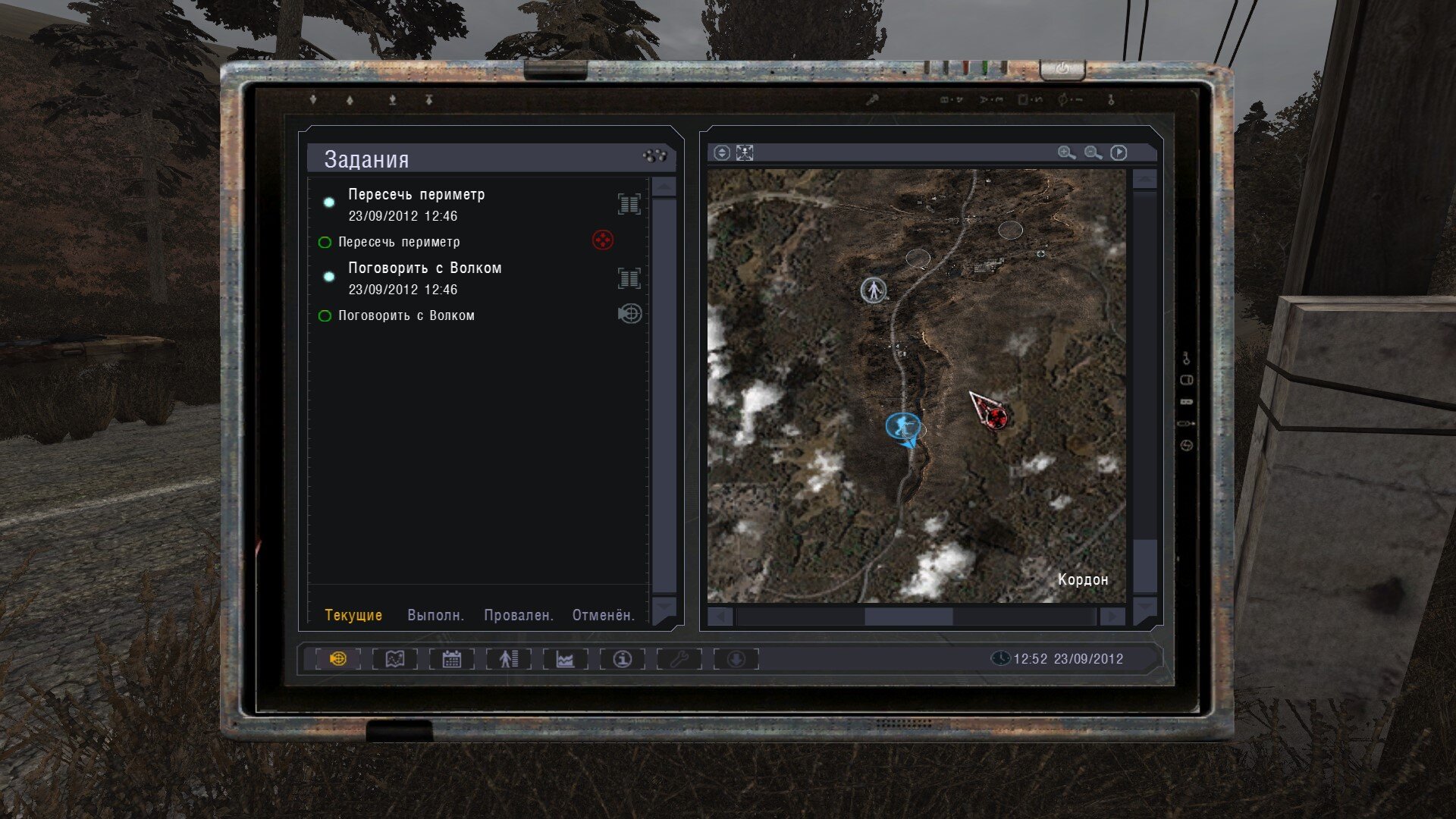
Task: Click the PDA power button
Action: coord(1062,69)
